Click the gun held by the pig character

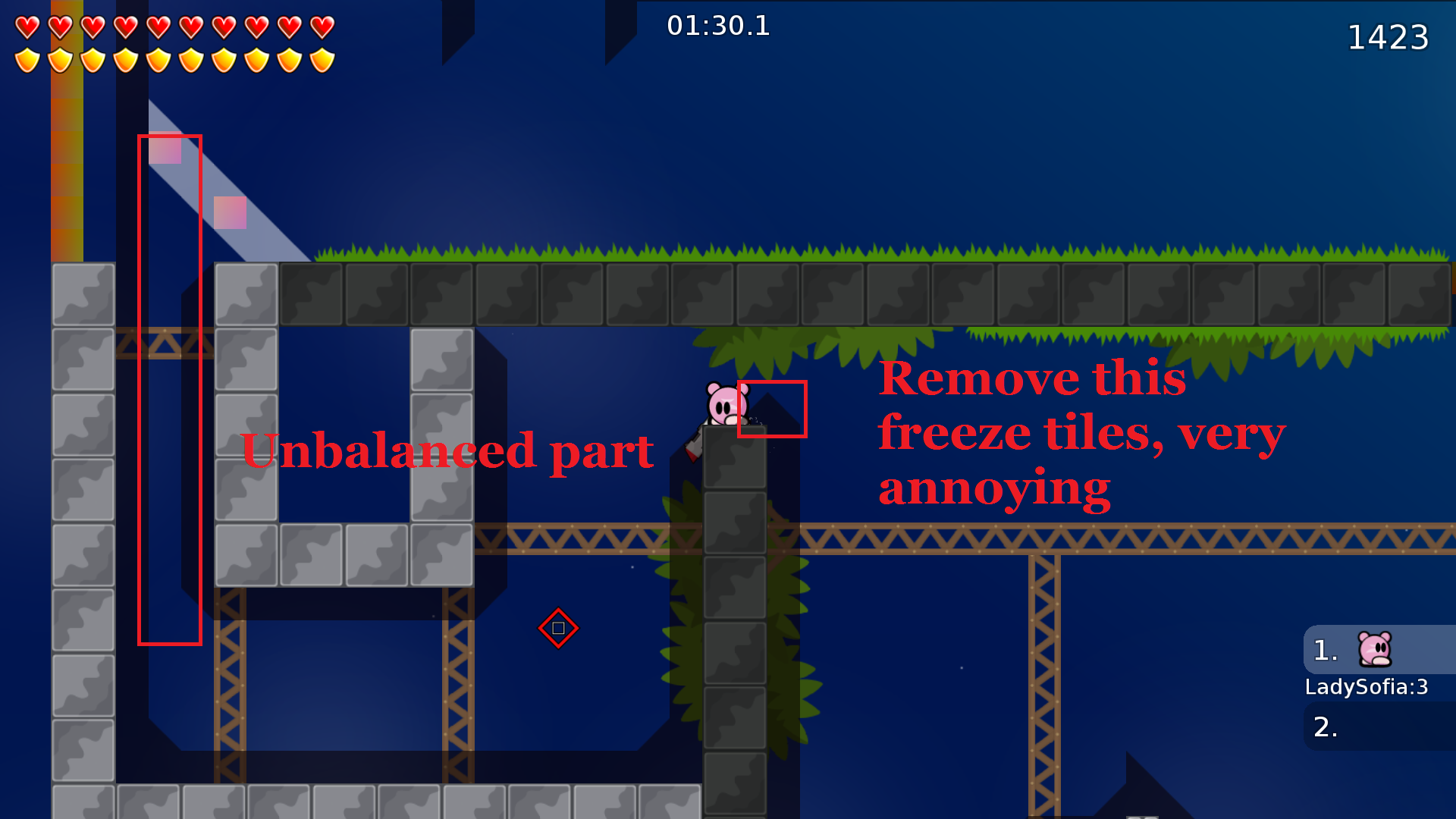695,441
